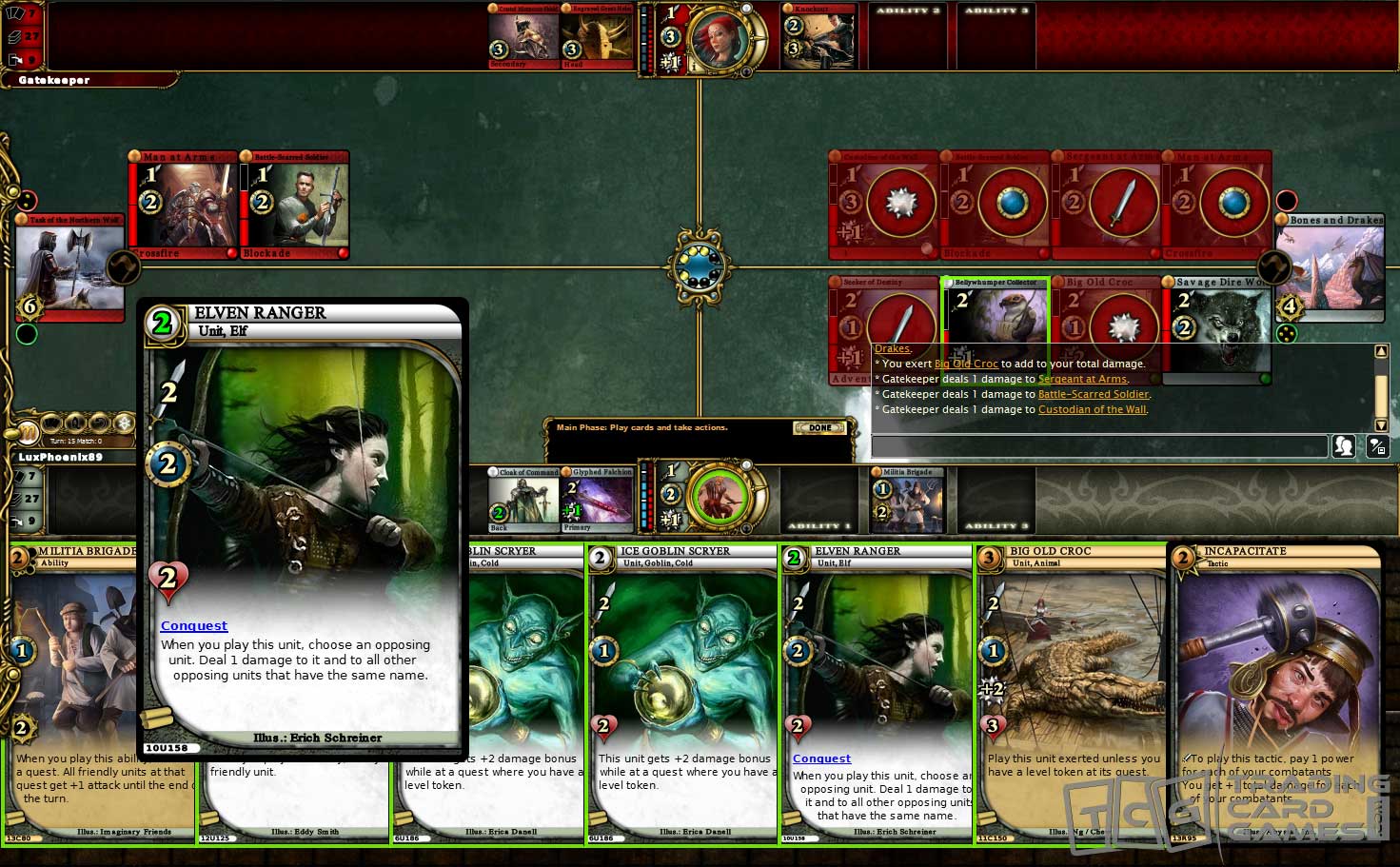Select the Bellywhumper Collector unit on the board

(x=996, y=314)
